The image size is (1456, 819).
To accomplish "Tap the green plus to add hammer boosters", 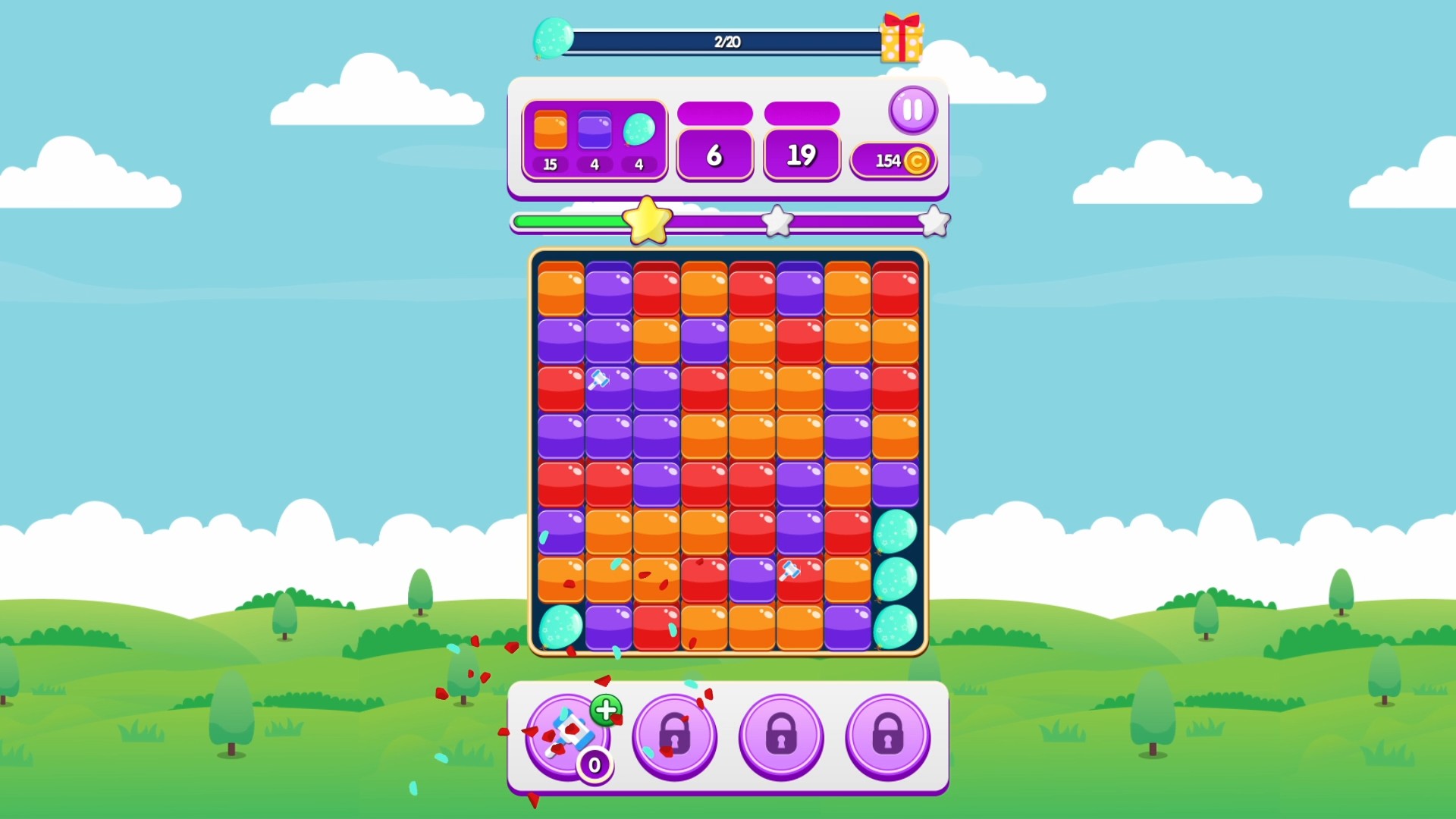I will click(x=604, y=711).
